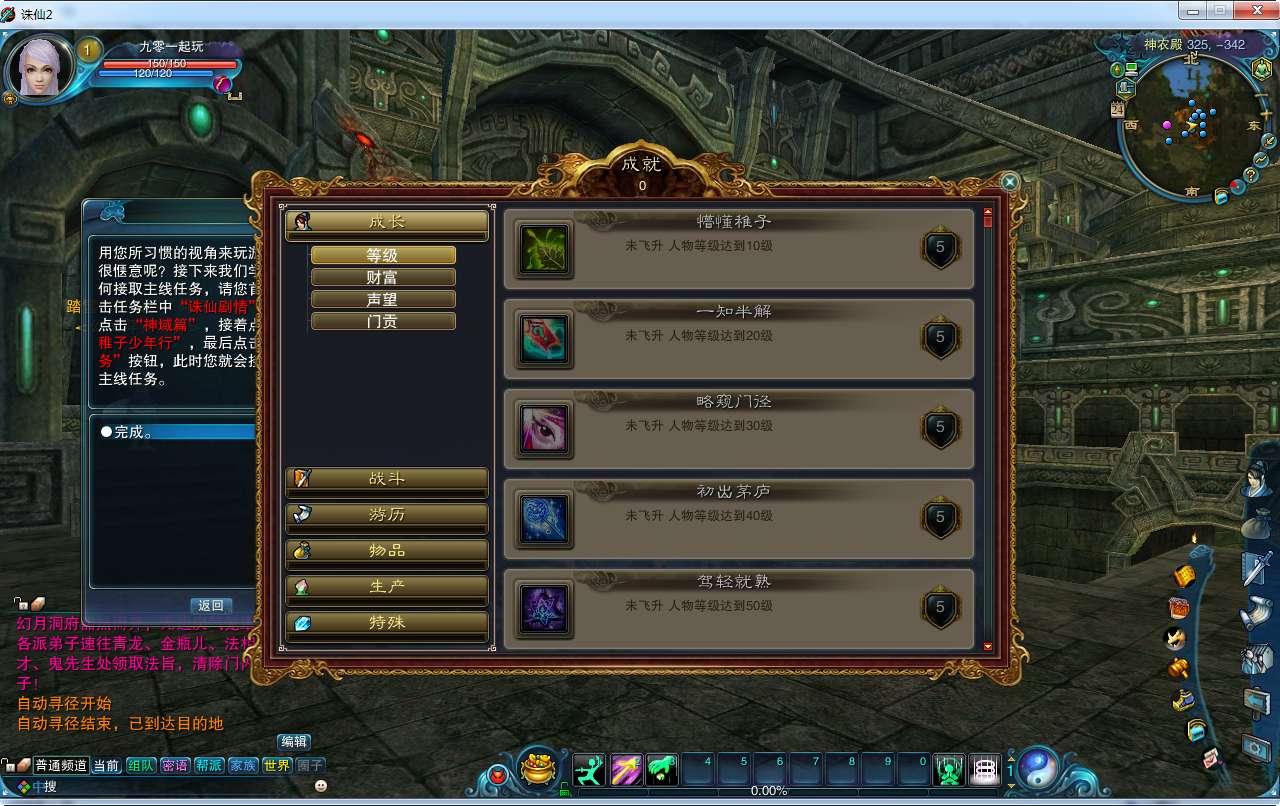Select the 等级 subcategory
This screenshot has width=1280, height=806.
pyautogui.click(x=383, y=256)
